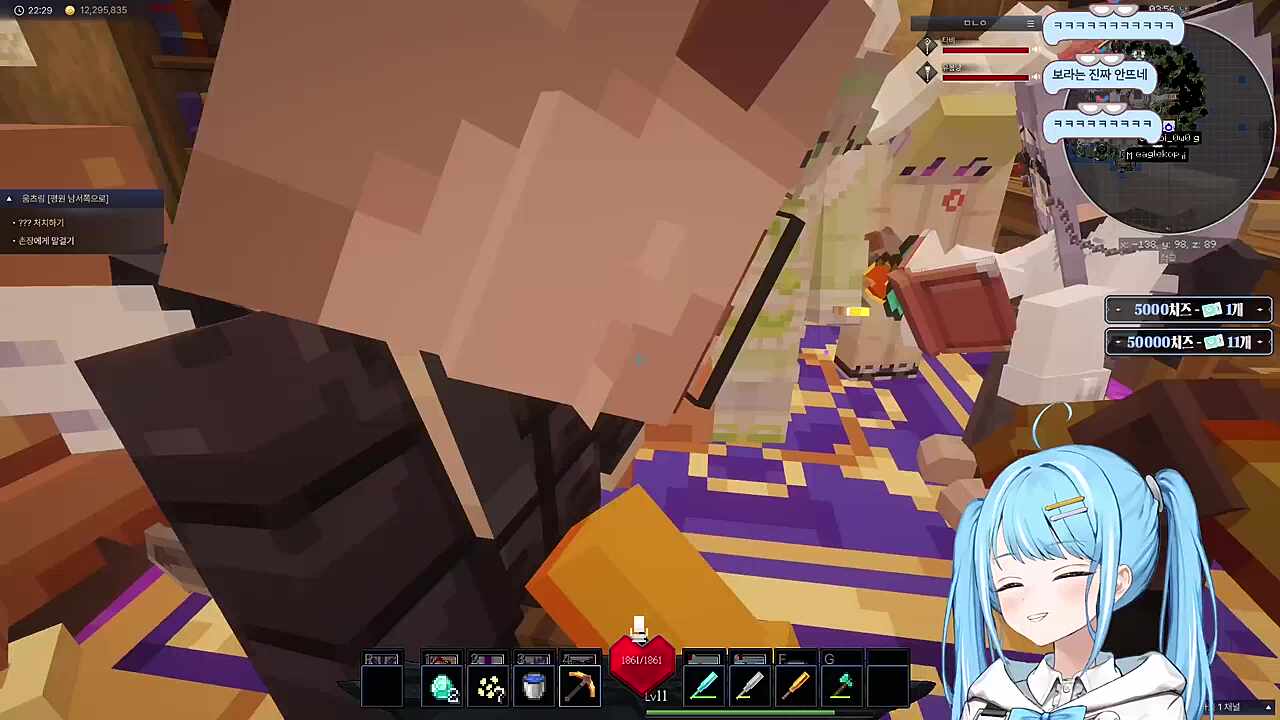The image size is (1280, 720).
Task: Select the diamond gem hotbar slot
Action: coord(443,688)
